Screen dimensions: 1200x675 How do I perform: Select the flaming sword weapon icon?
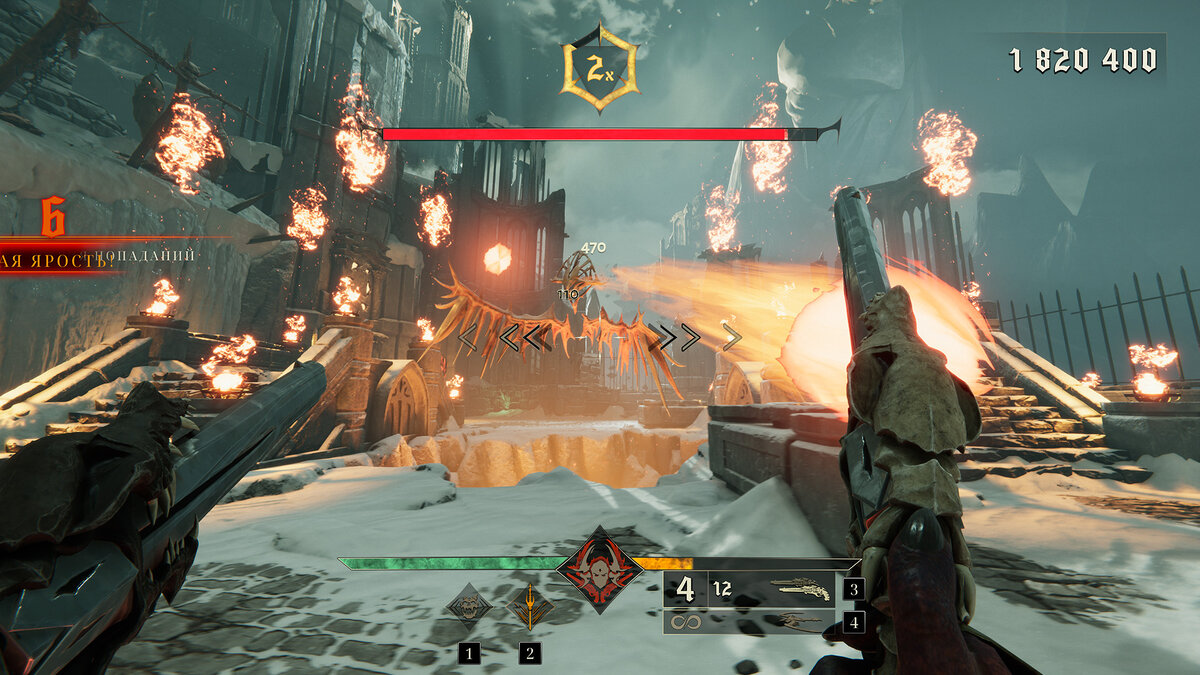tap(529, 606)
